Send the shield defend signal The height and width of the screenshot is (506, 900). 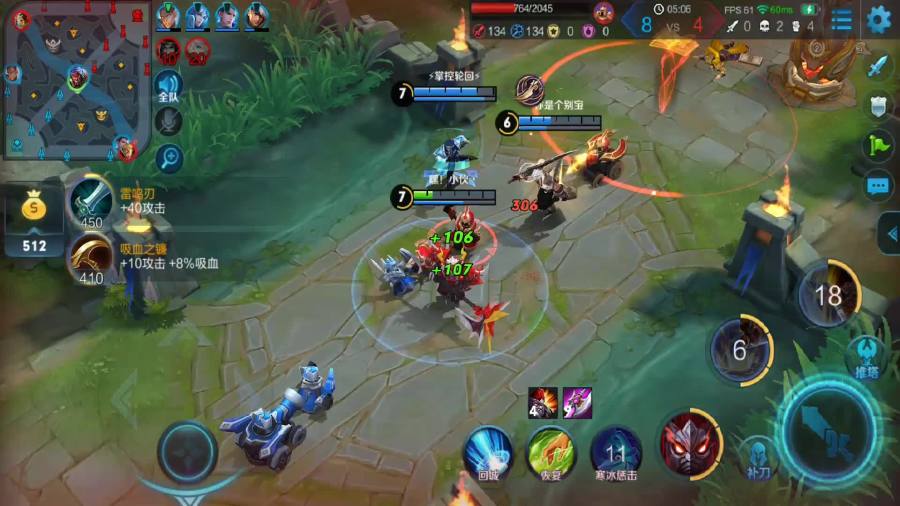[x=878, y=106]
